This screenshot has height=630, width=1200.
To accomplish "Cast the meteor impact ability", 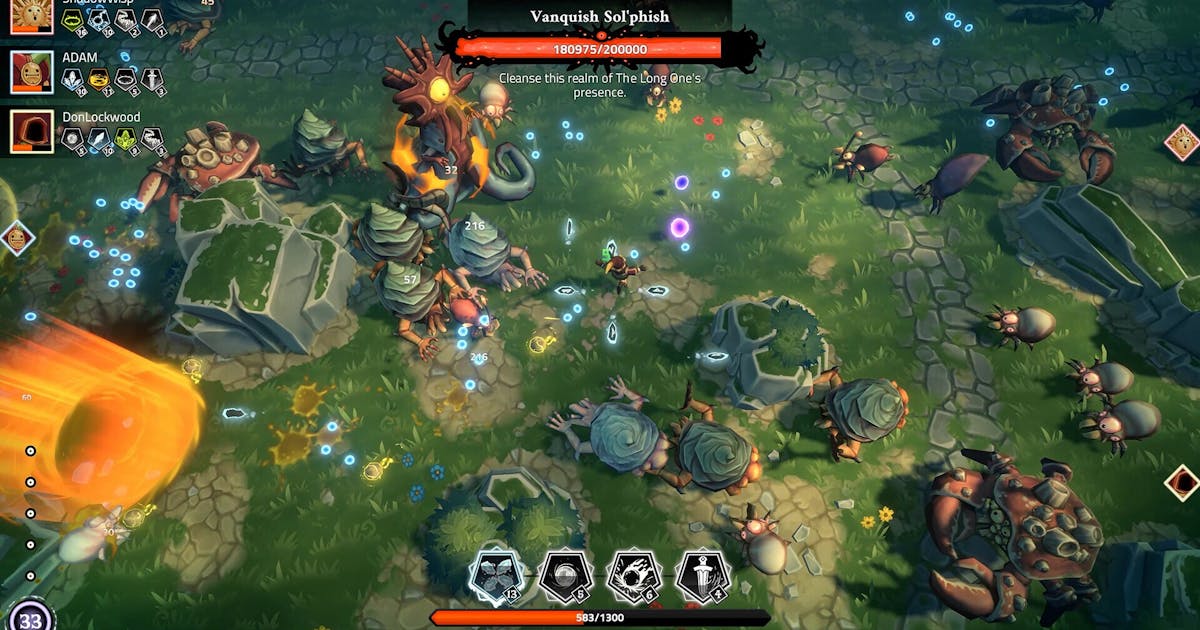I will pyautogui.click(x=633, y=576).
